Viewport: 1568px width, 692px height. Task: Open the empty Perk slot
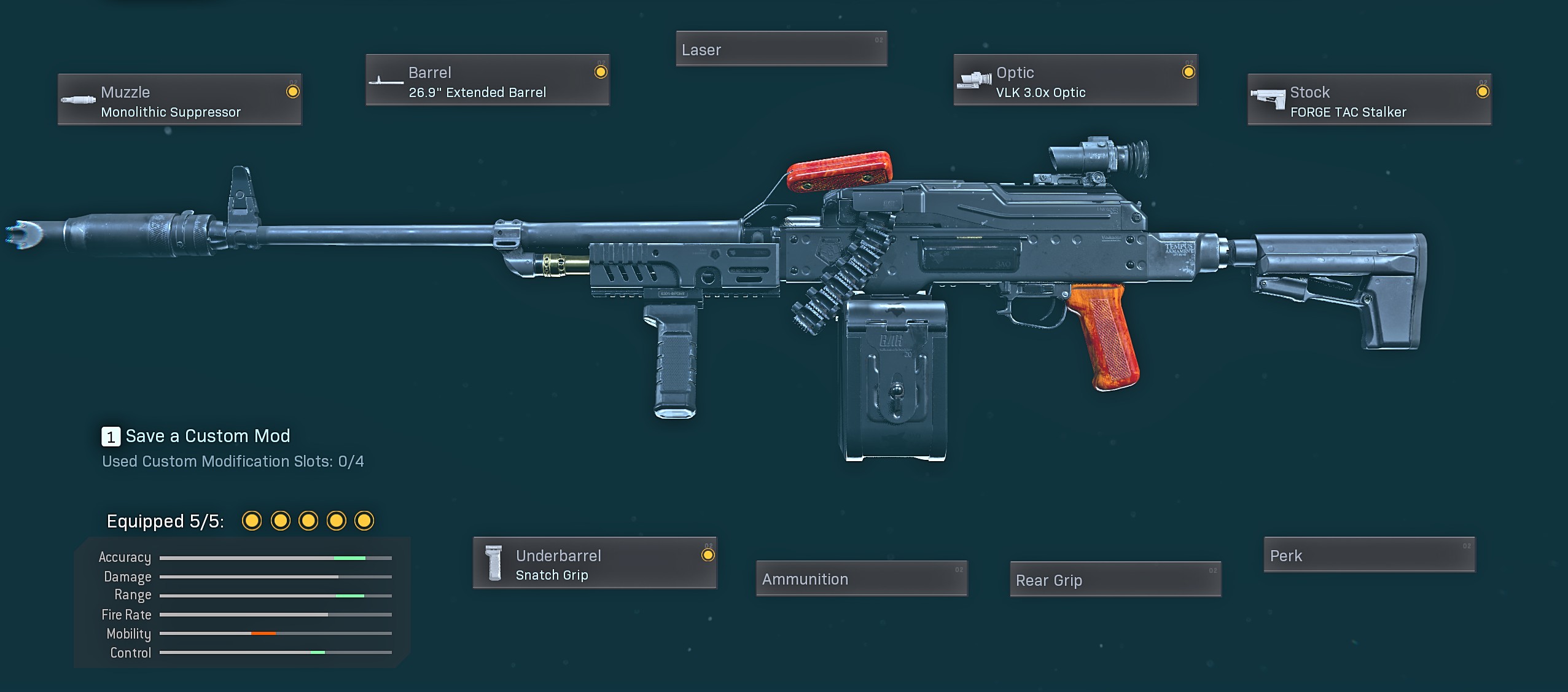[x=1369, y=555]
